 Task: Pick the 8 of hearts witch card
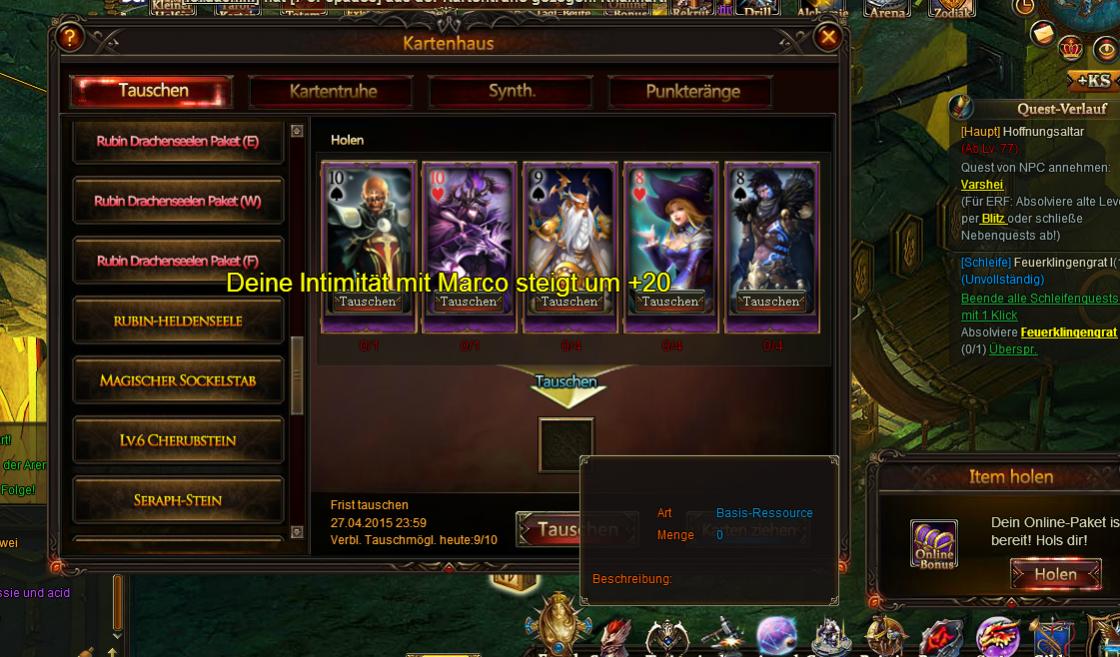(670, 230)
